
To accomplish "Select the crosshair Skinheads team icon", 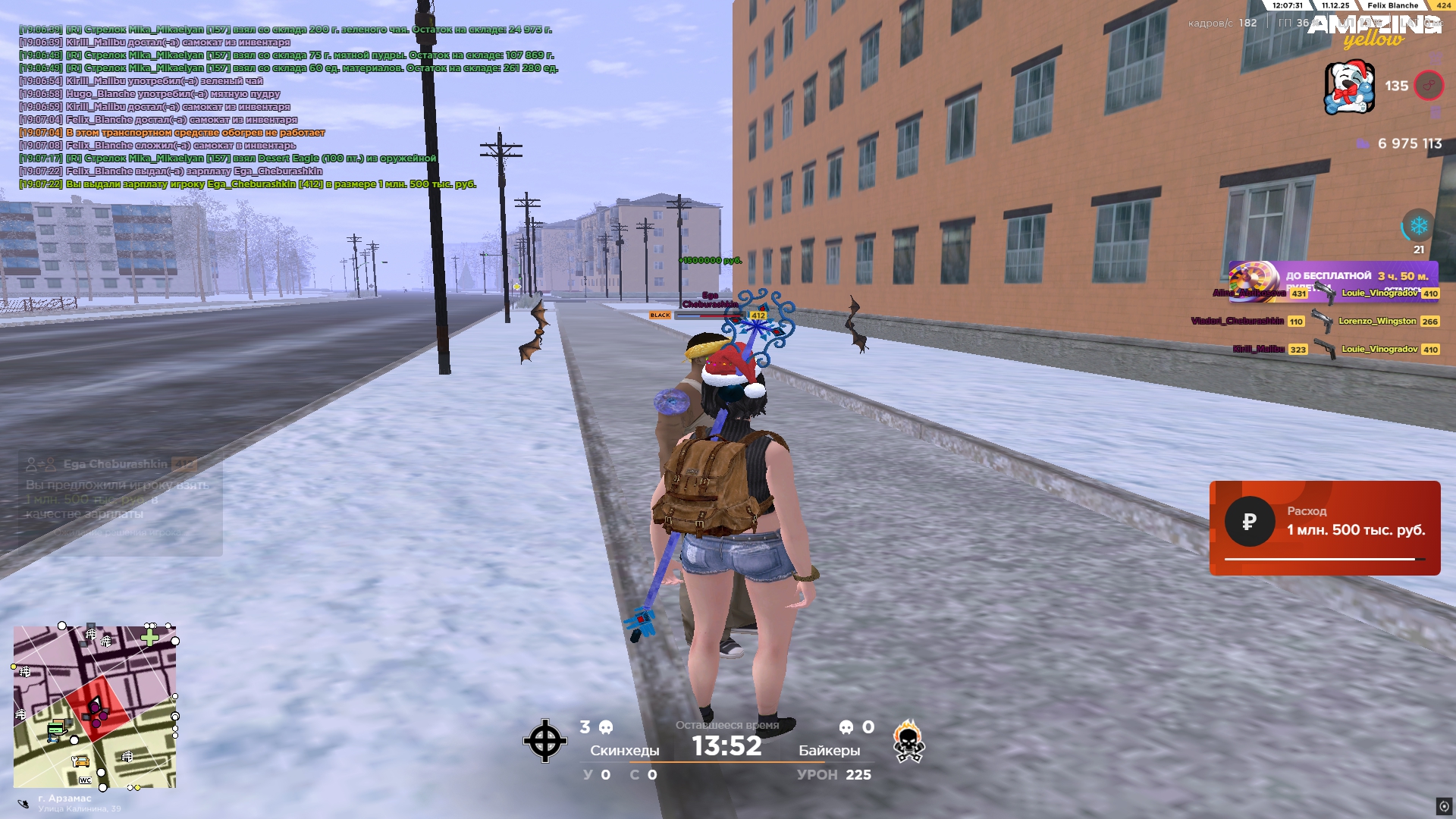I will click(x=544, y=741).
